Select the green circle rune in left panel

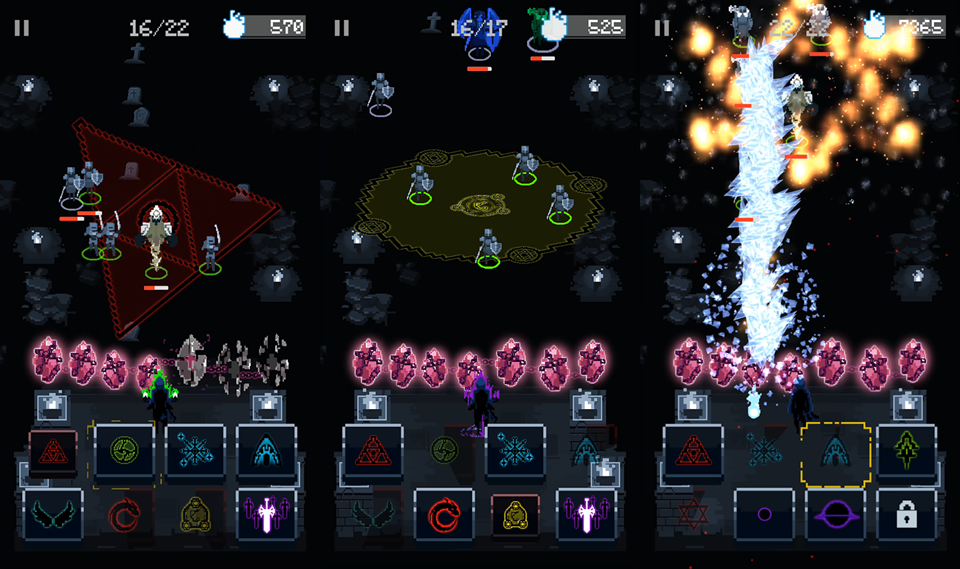tap(124, 450)
